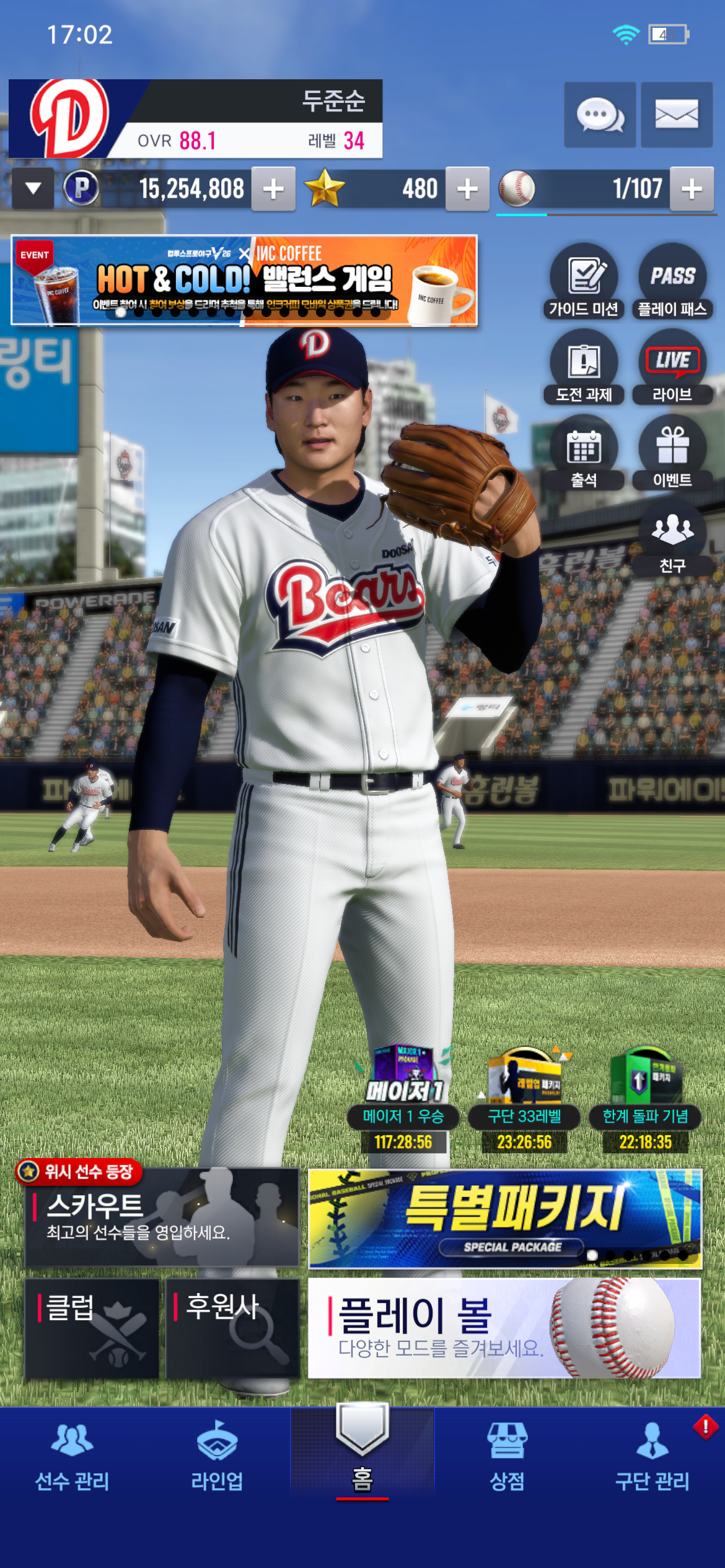725x1568 pixels.
Task: Open the mailbox envelope icon
Action: tap(677, 115)
